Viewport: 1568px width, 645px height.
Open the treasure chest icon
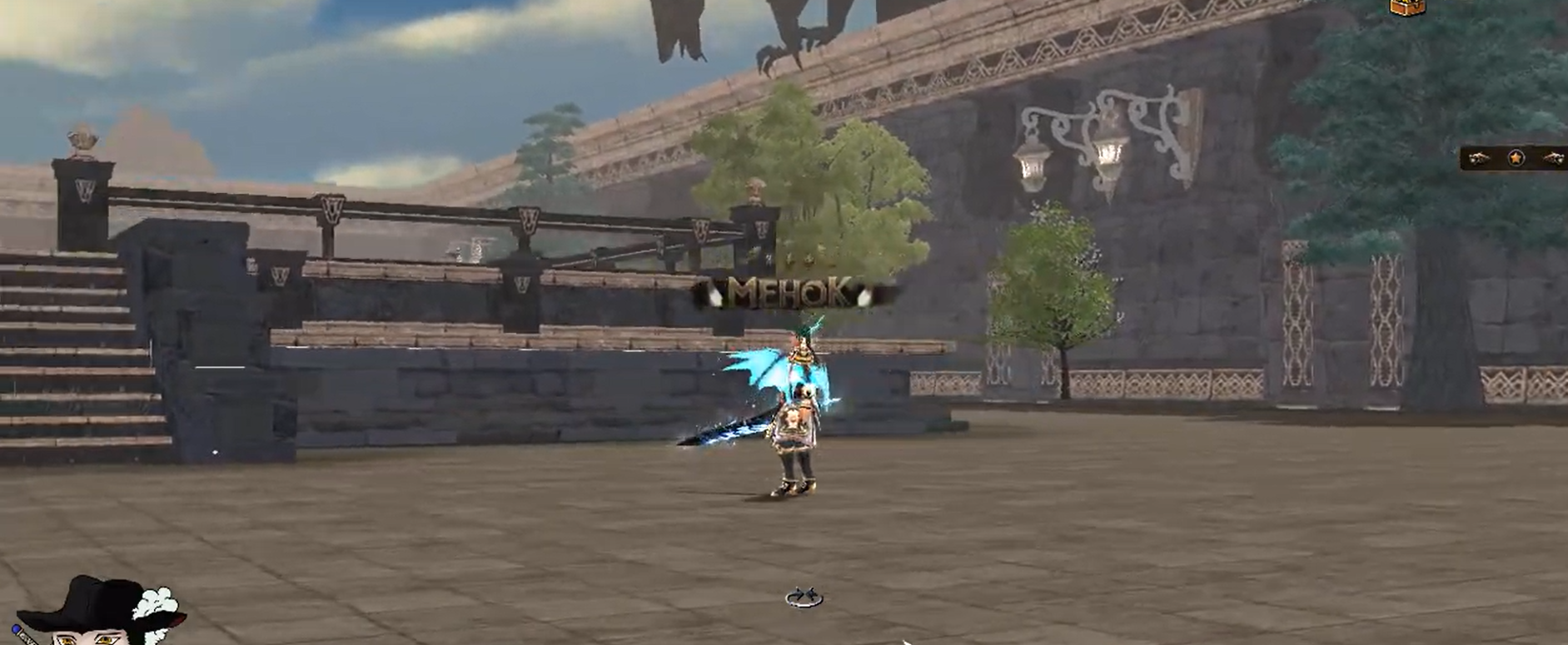tap(1406, 6)
